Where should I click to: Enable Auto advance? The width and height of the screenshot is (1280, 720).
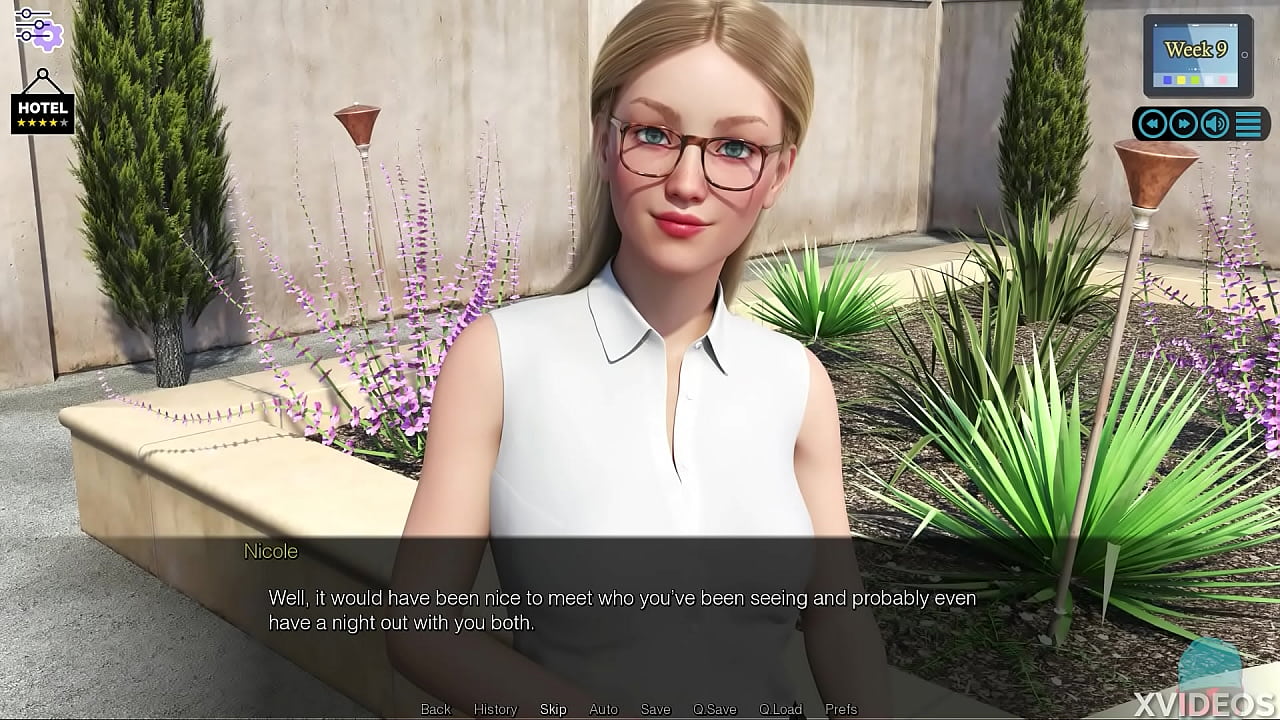603,709
